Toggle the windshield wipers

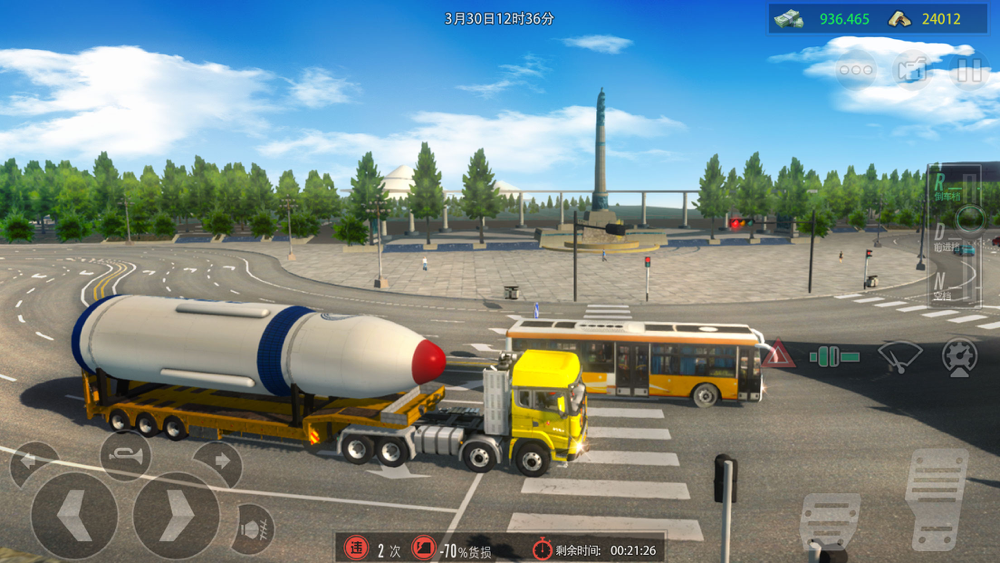(x=900, y=356)
